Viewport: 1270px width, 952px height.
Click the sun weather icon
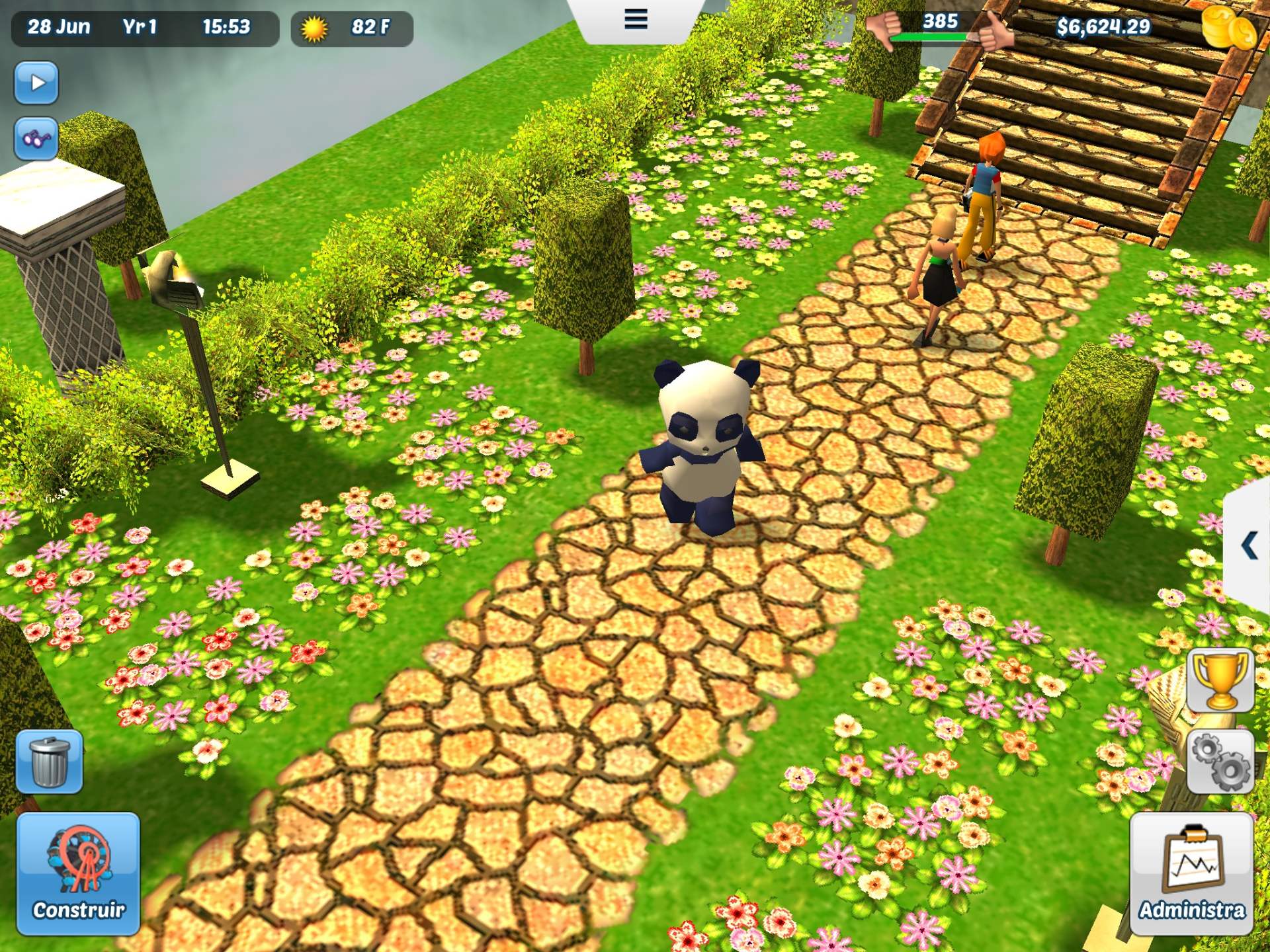click(x=314, y=29)
